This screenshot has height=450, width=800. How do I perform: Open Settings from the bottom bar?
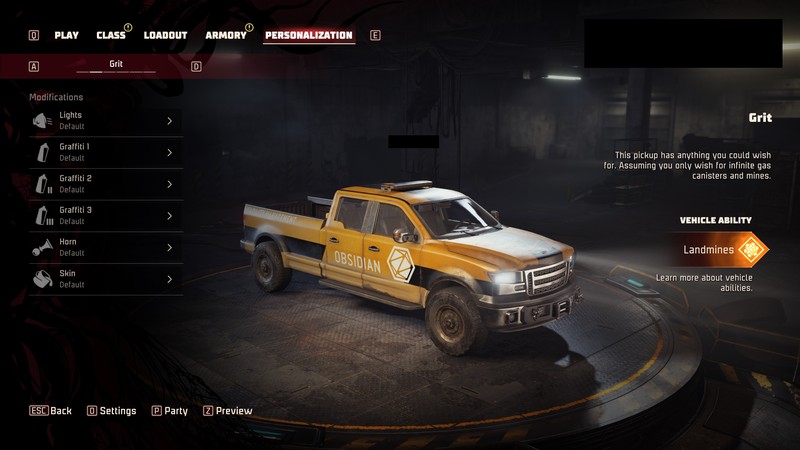(x=112, y=411)
